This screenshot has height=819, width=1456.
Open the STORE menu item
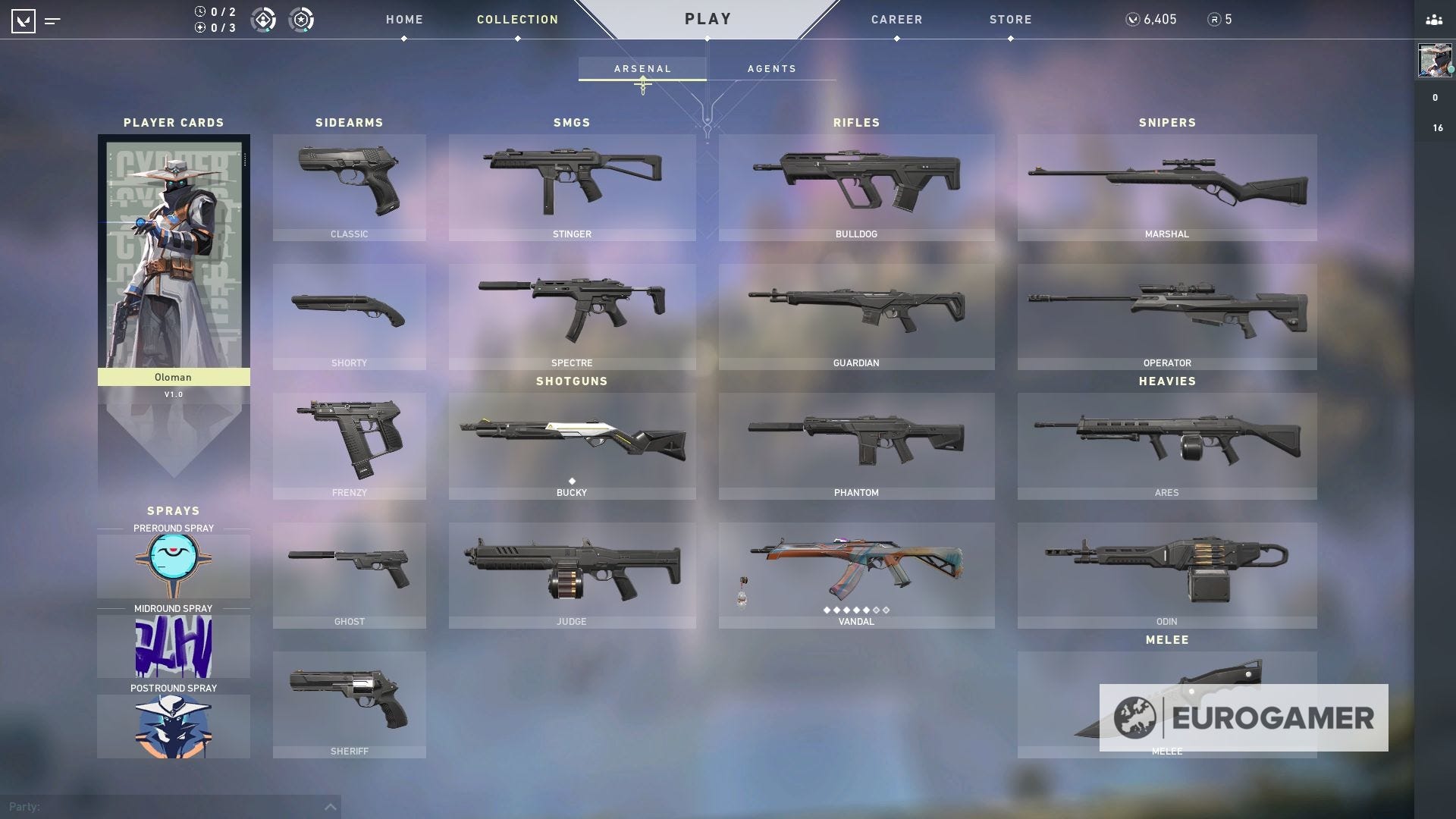coord(1009,20)
